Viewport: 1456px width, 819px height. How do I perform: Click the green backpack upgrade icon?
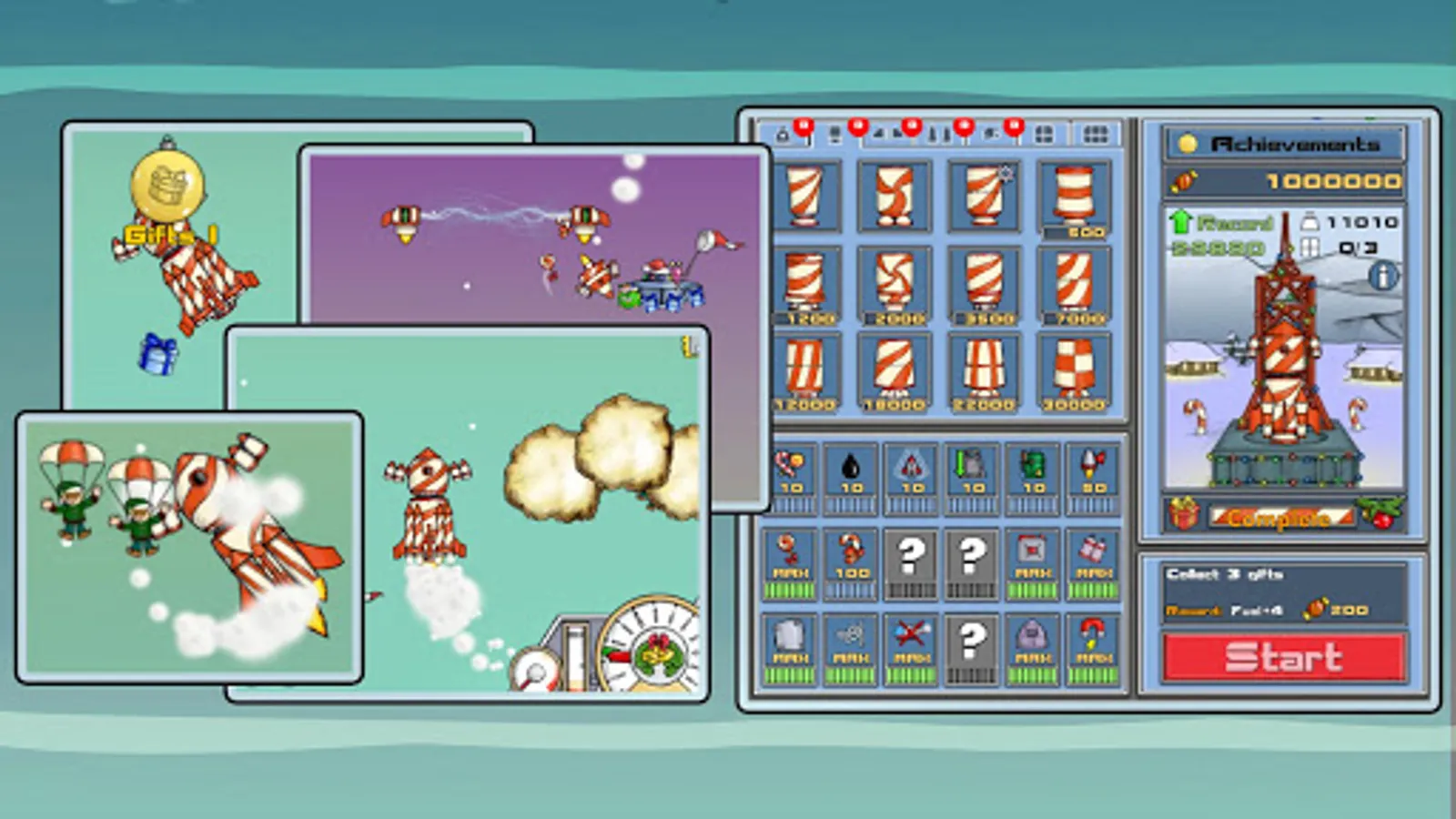[x=1031, y=469]
